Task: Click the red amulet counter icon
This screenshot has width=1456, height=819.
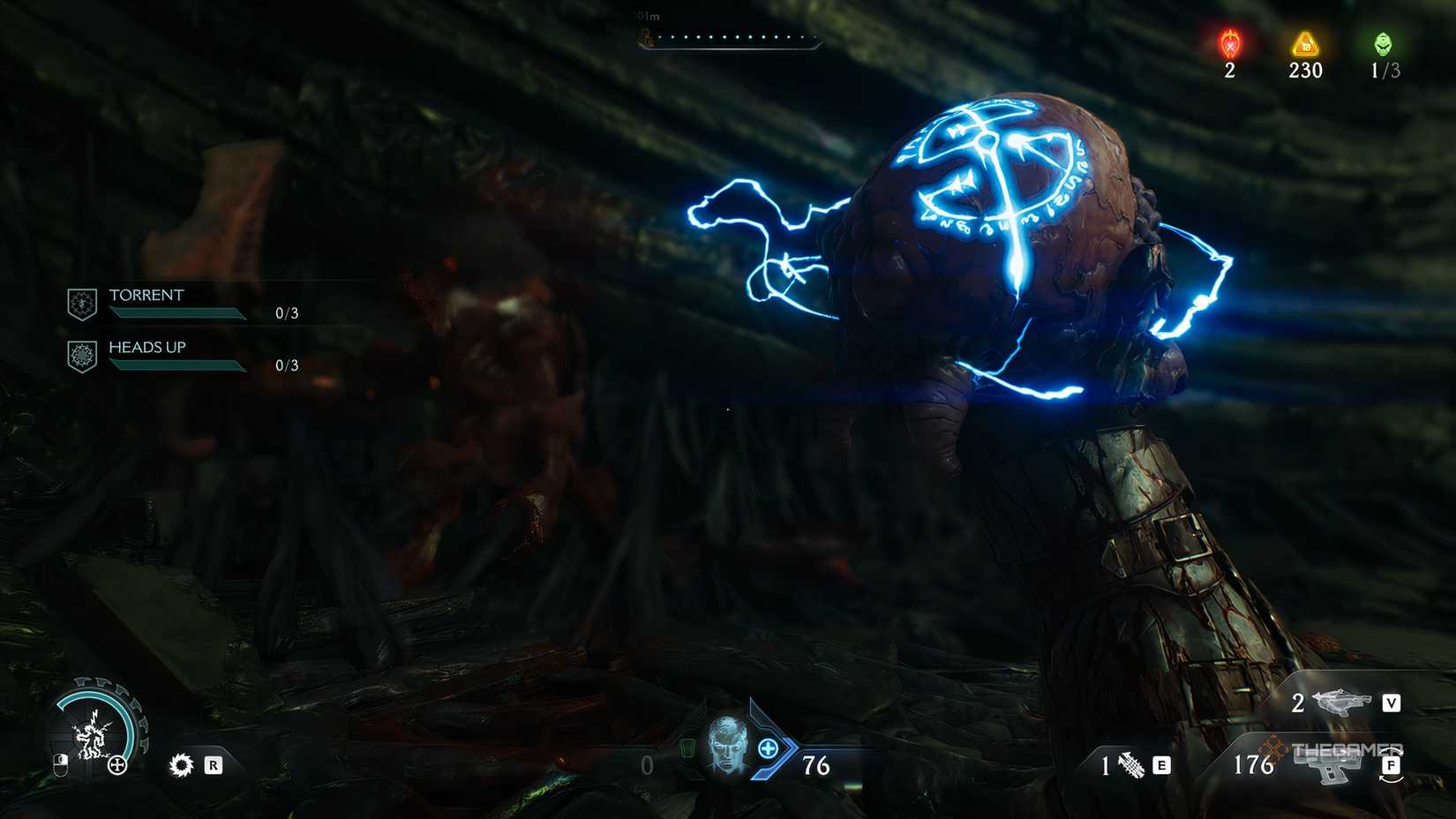Action: click(x=1228, y=42)
